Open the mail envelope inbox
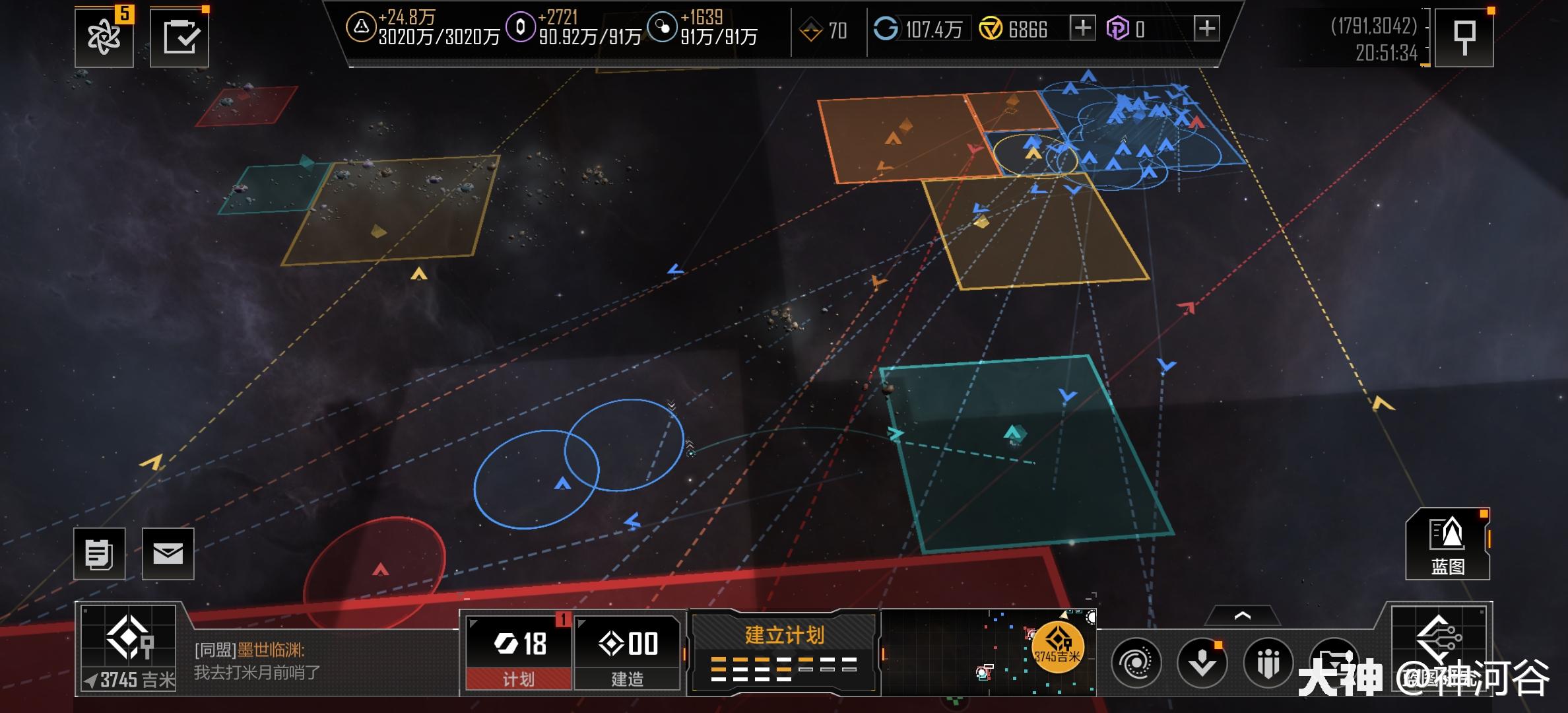1568x713 pixels. coord(168,554)
